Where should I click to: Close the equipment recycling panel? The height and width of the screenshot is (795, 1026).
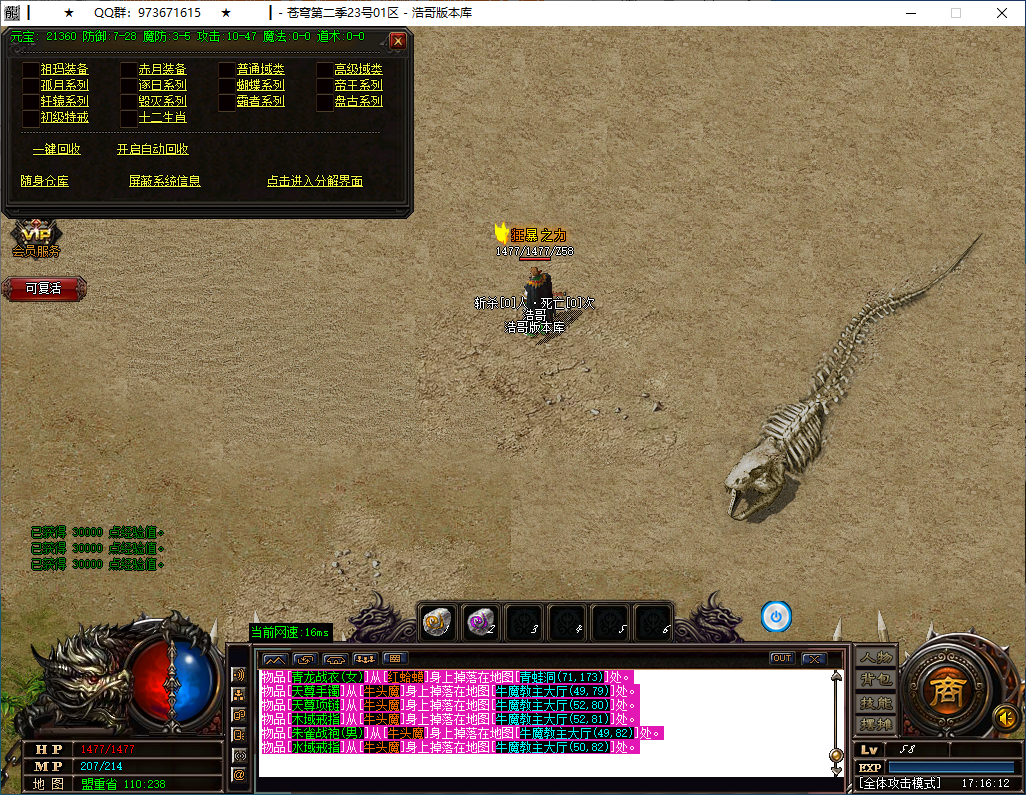click(398, 41)
